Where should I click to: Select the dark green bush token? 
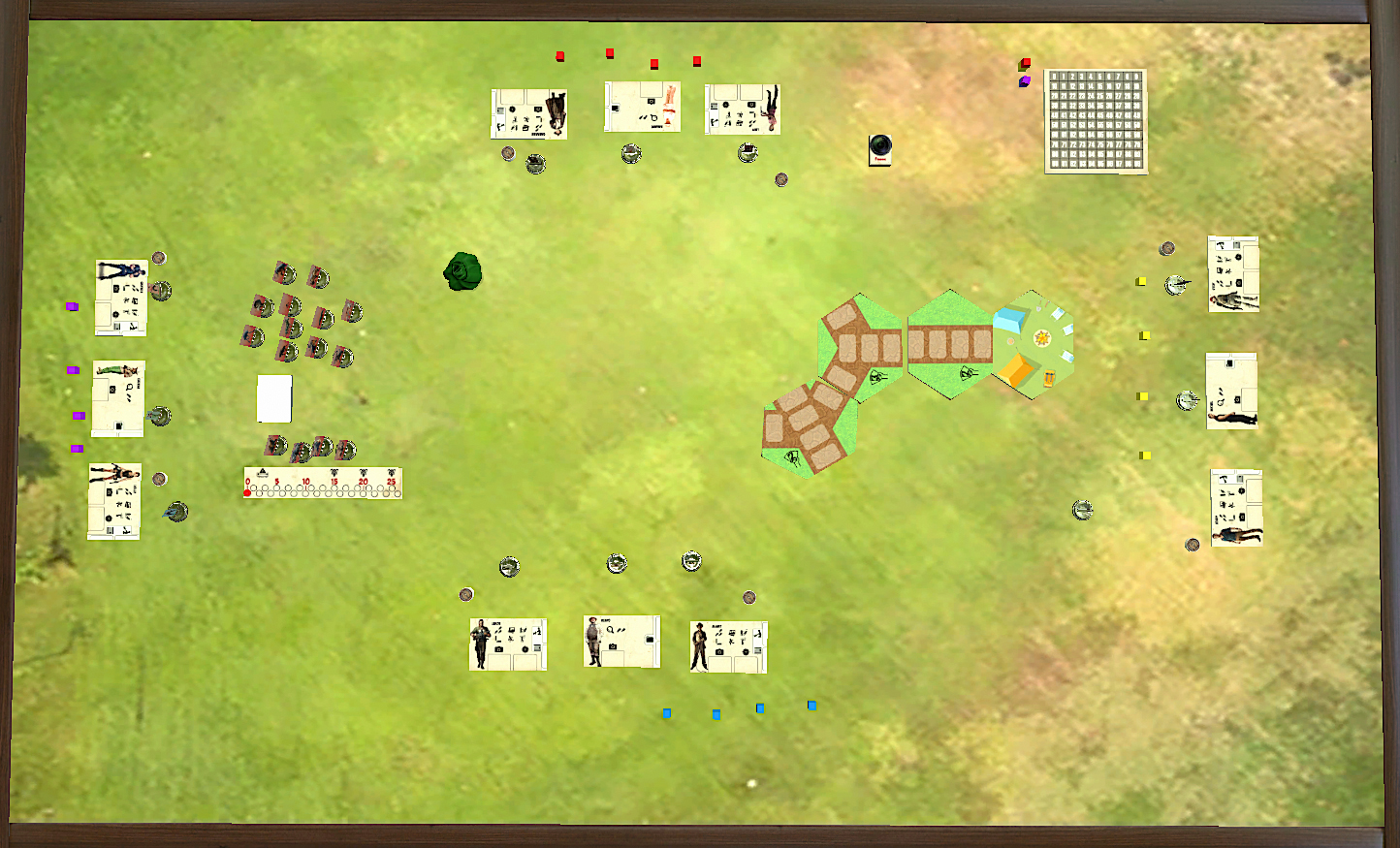(463, 271)
